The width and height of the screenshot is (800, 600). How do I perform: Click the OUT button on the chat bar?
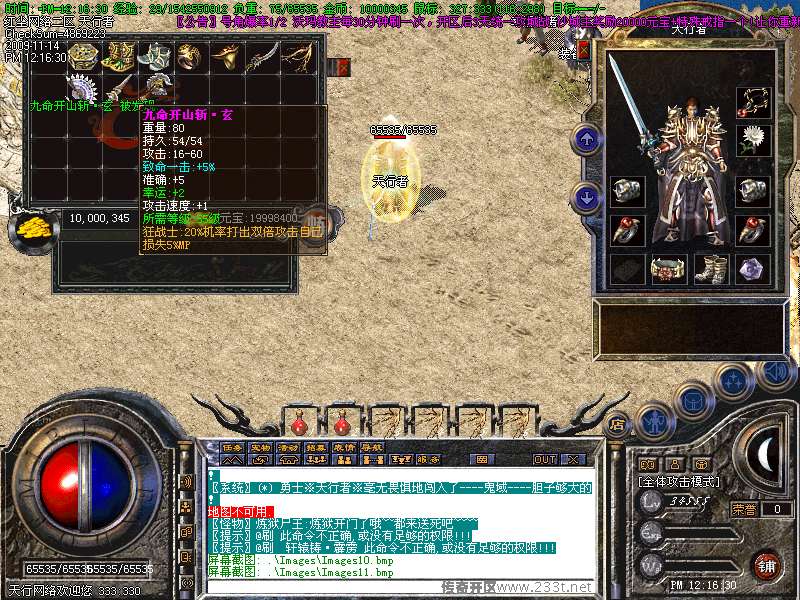click(545, 459)
